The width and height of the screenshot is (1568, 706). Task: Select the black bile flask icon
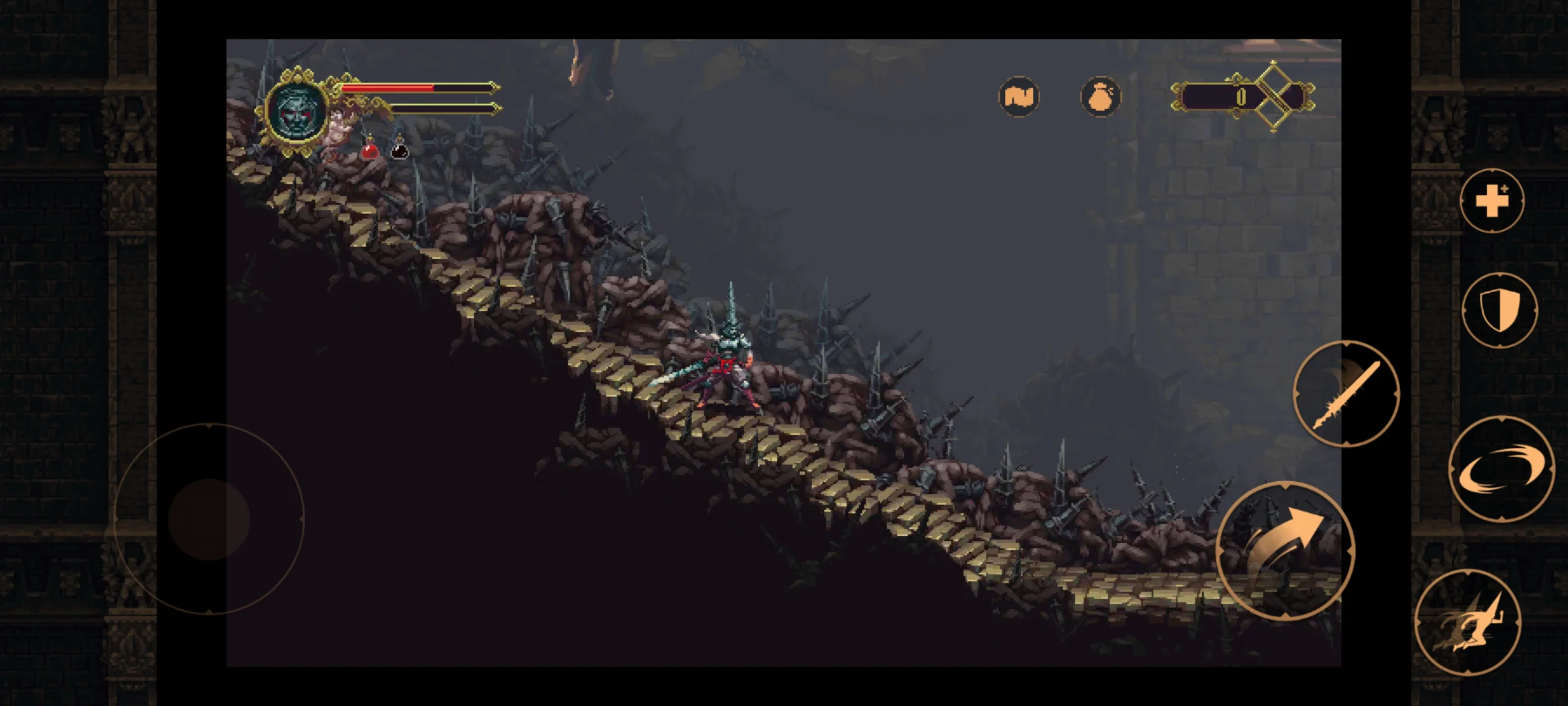point(399,149)
